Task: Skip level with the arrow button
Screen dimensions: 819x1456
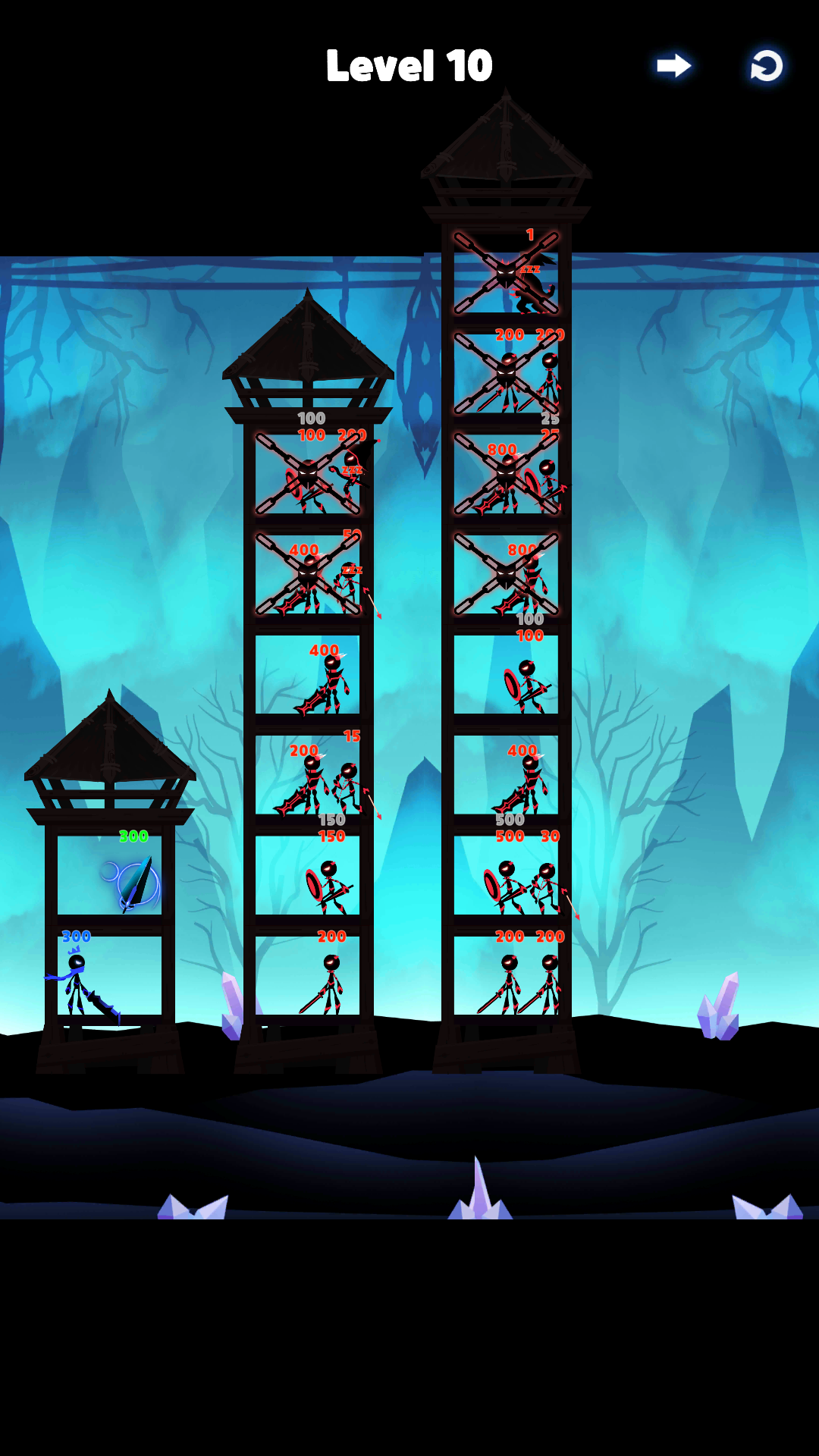Action: 673,66
